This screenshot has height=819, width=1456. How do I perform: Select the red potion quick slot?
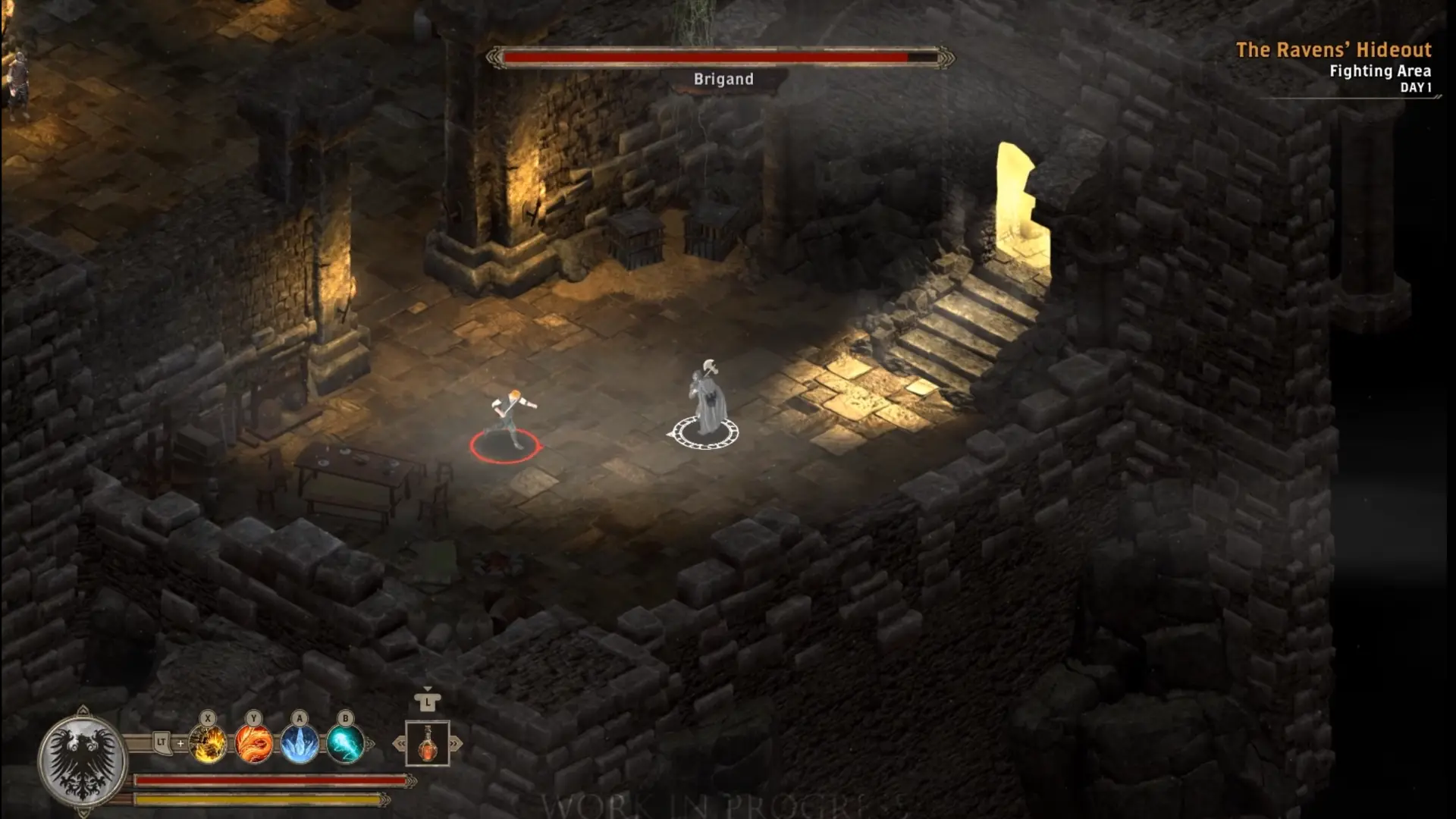pyautogui.click(x=428, y=743)
